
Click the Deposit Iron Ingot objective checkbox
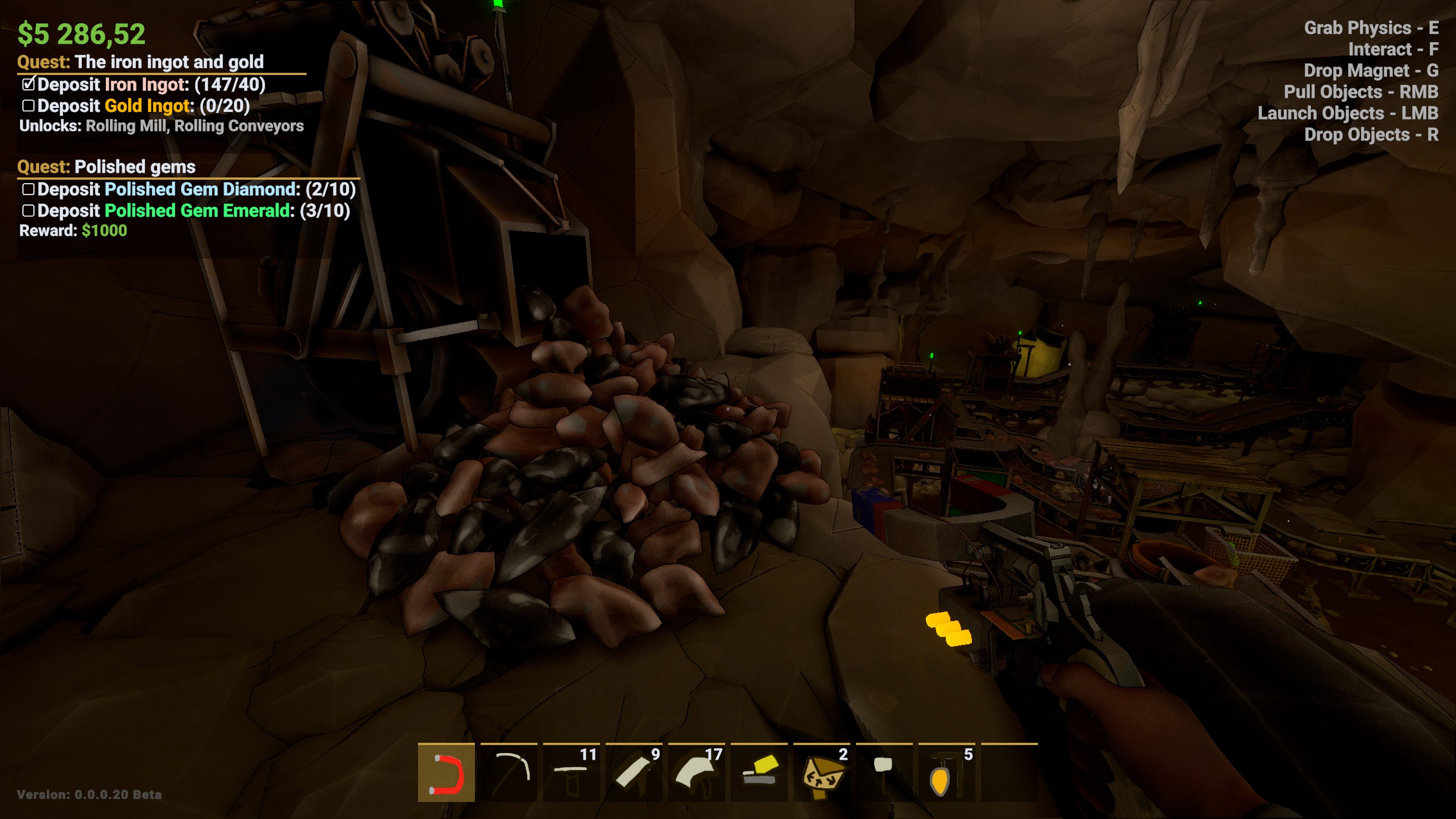coord(28,85)
